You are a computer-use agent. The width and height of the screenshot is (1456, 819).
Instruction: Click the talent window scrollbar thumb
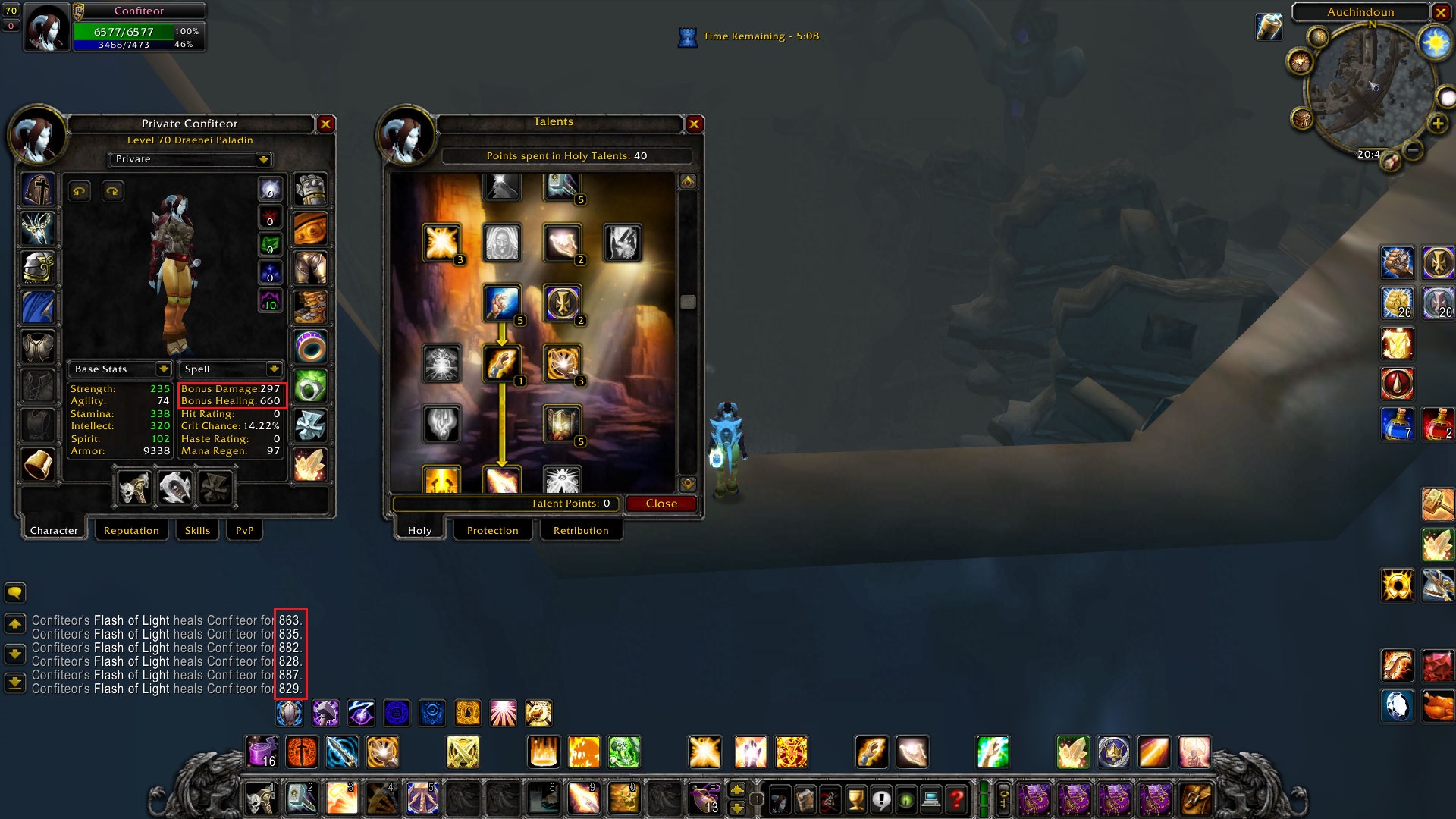tap(688, 301)
